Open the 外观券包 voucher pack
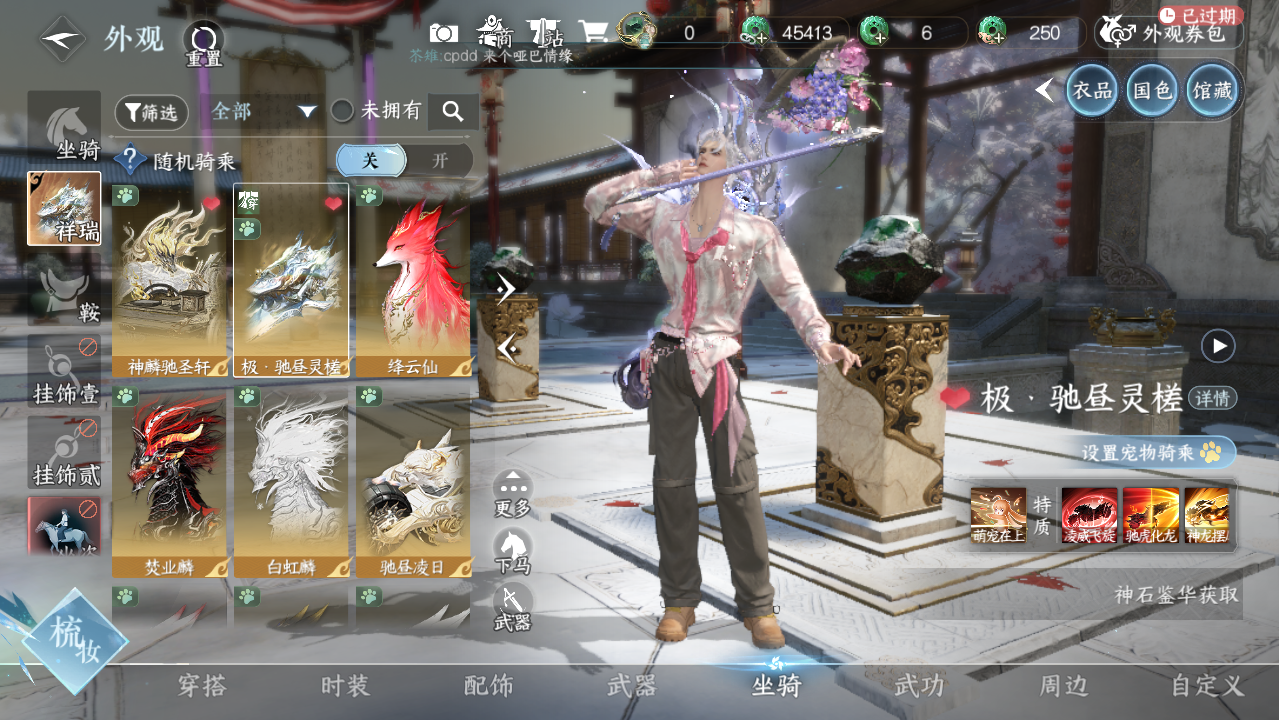This screenshot has width=1279, height=720. [1170, 33]
